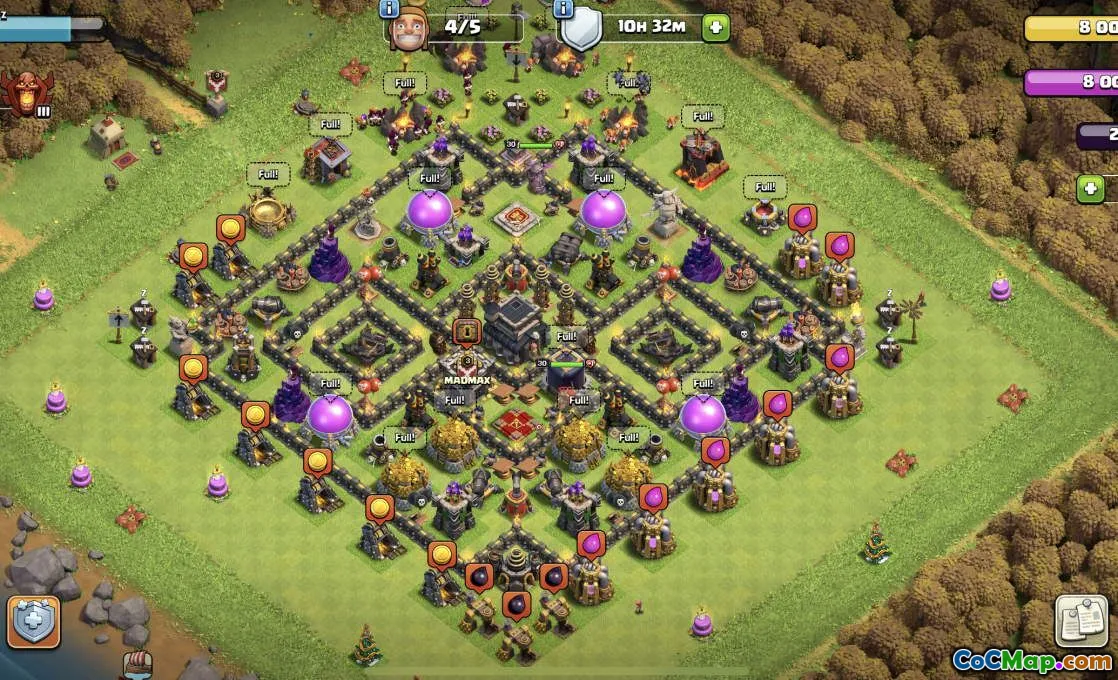Click the green plus button for gems
This screenshot has height=680, width=1118.
pos(1090,188)
